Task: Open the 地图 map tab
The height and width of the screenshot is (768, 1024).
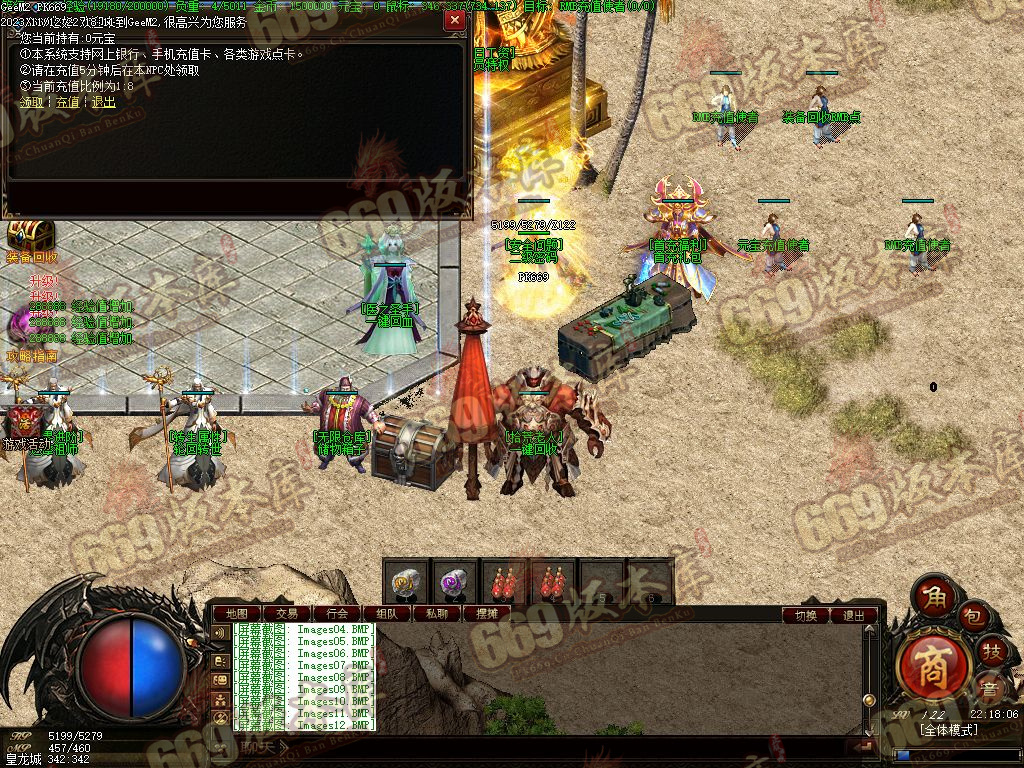Action: coord(237,614)
